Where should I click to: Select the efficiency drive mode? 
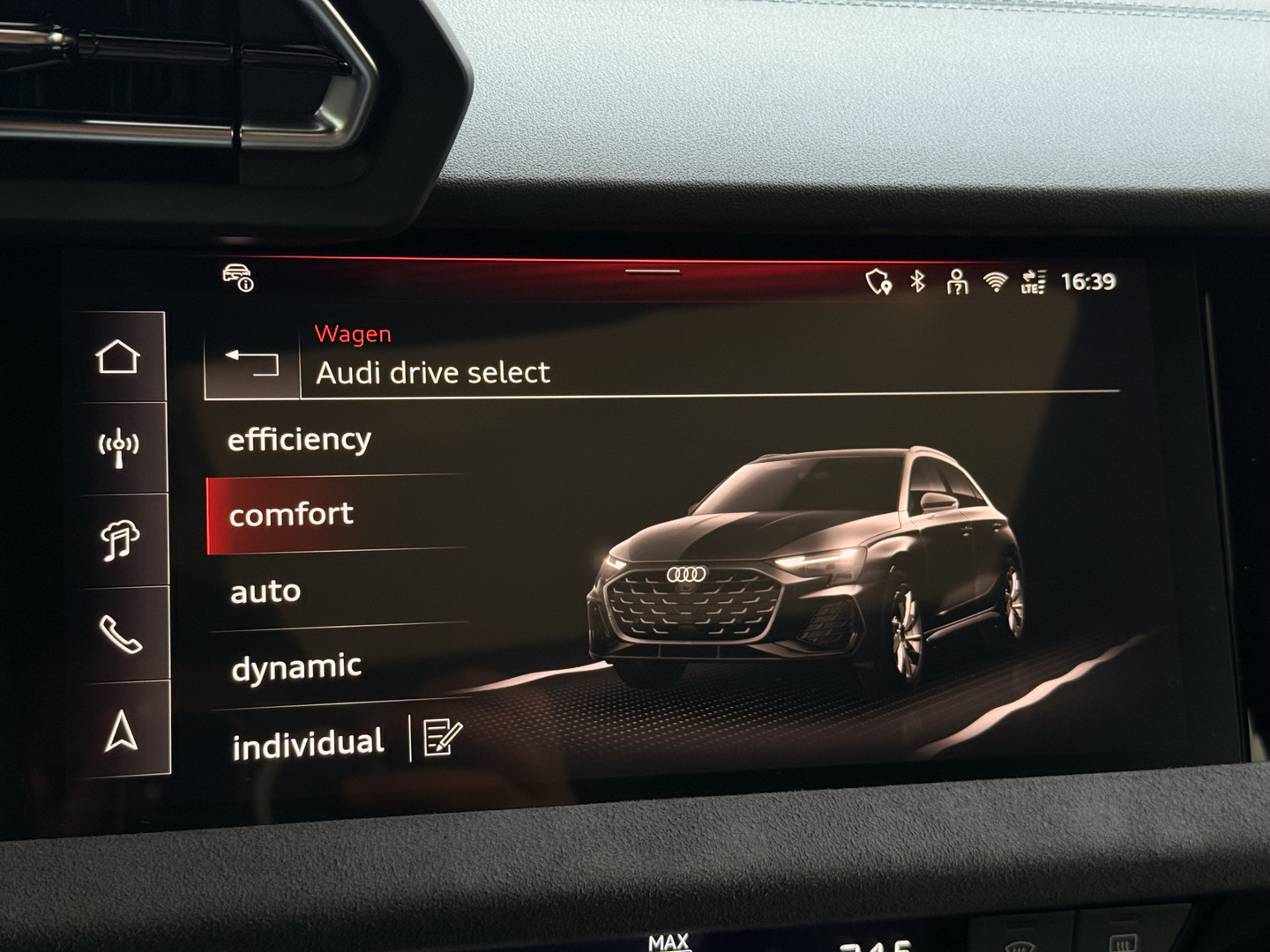click(x=300, y=438)
